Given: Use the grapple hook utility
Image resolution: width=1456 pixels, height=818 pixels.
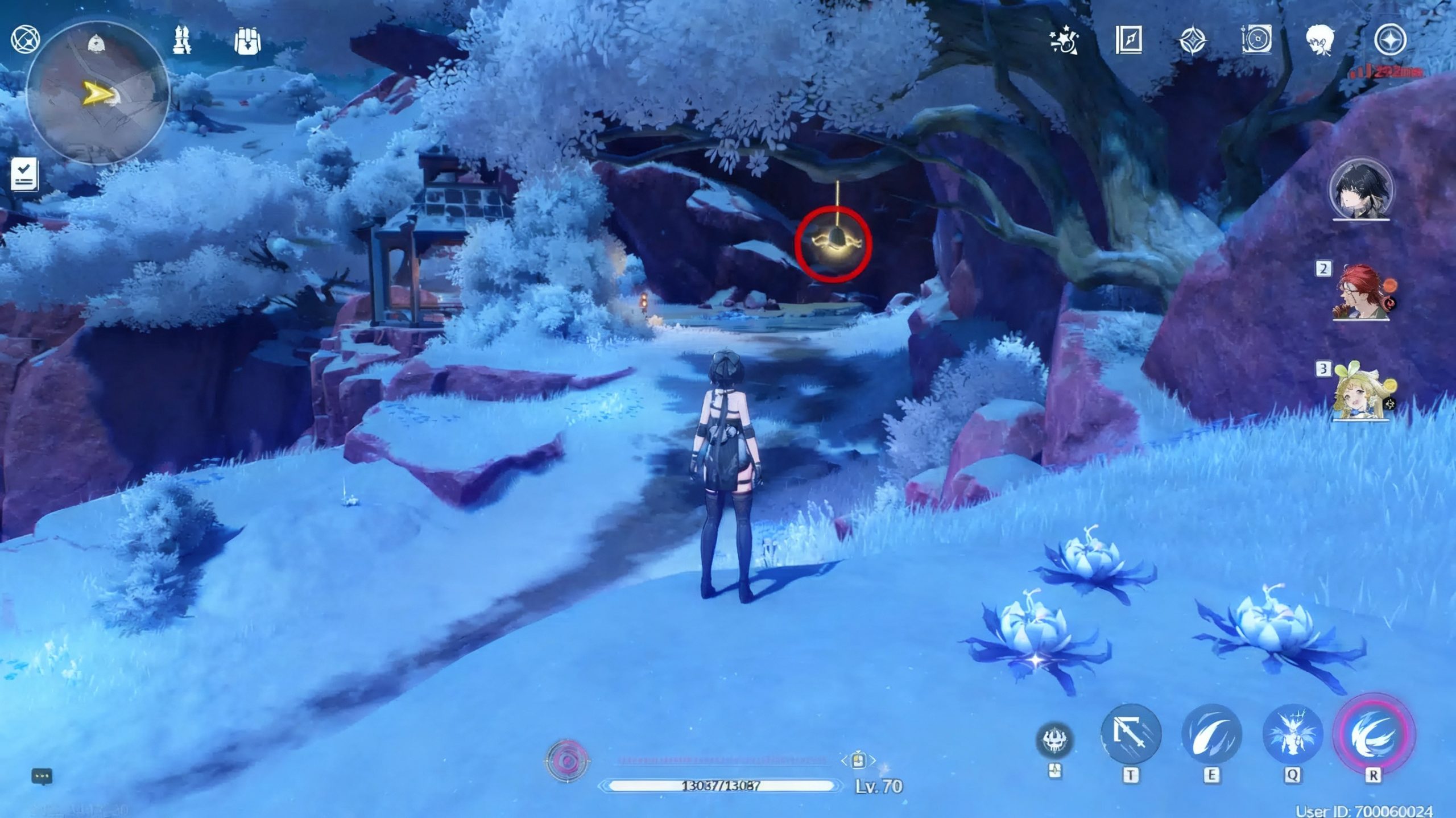Looking at the screenshot, I should tap(1130, 734).
